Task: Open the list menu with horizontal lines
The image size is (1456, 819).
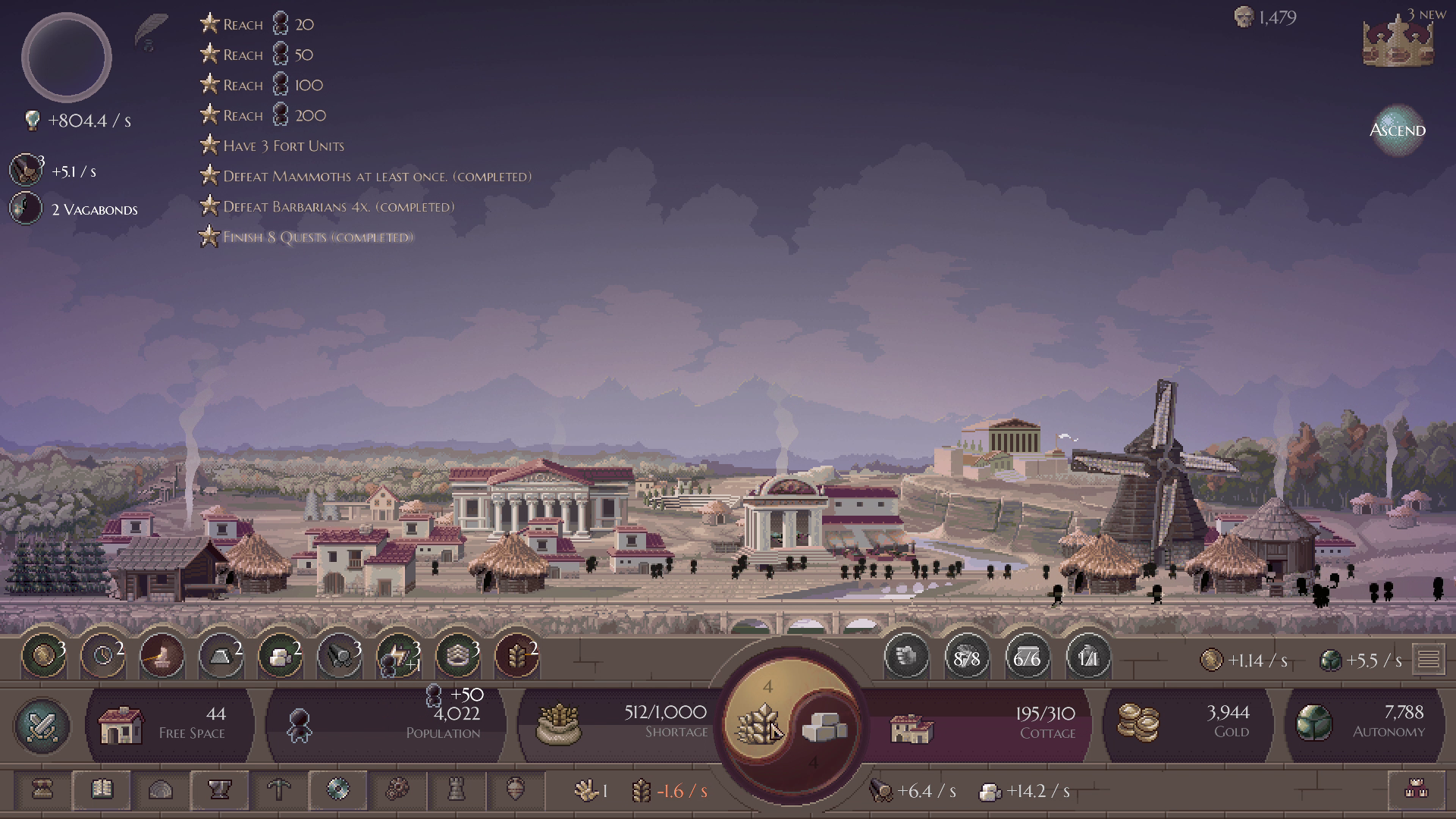Action: 1429,660
